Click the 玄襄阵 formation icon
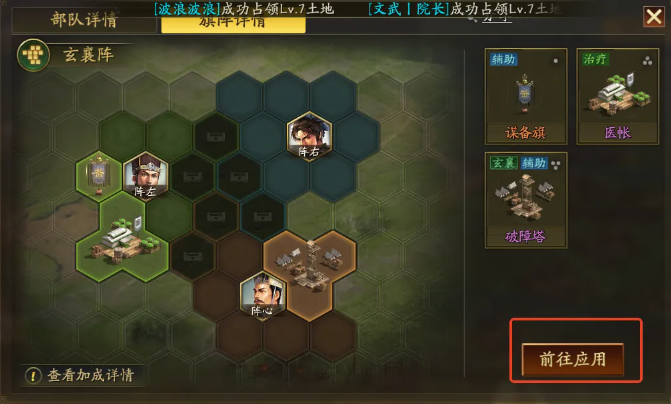Image resolution: width=671 pixels, height=404 pixels. coord(35,55)
